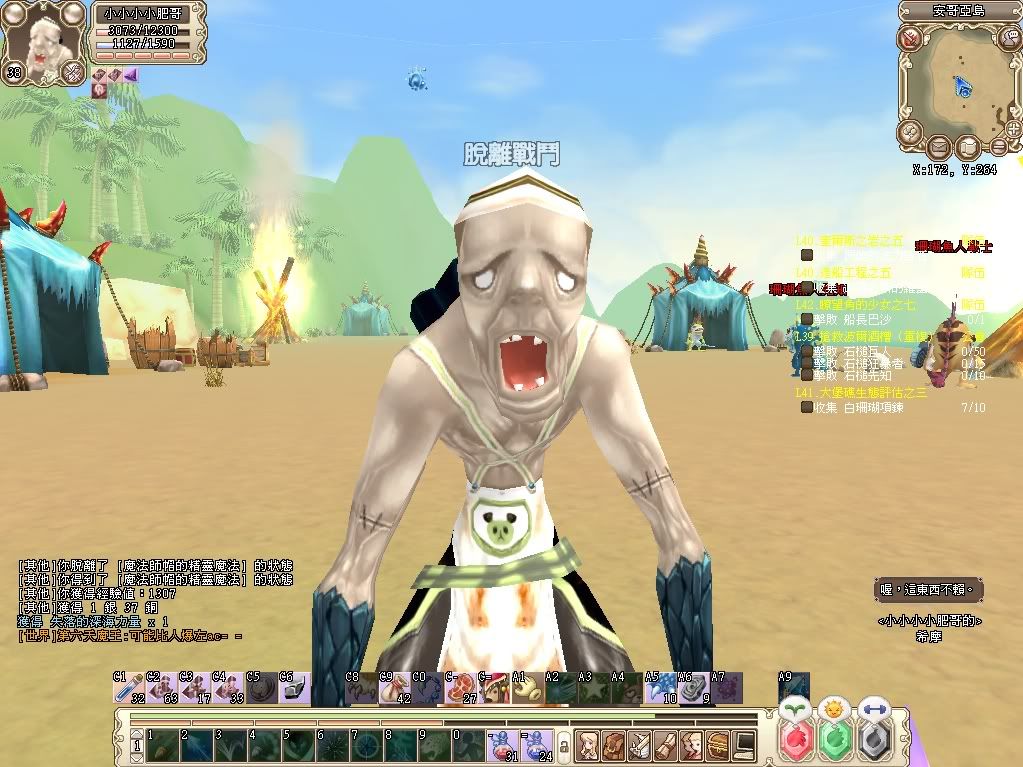The width and height of the screenshot is (1023, 767).
Task: Use the red potion in the hotbar
Action: (496, 745)
